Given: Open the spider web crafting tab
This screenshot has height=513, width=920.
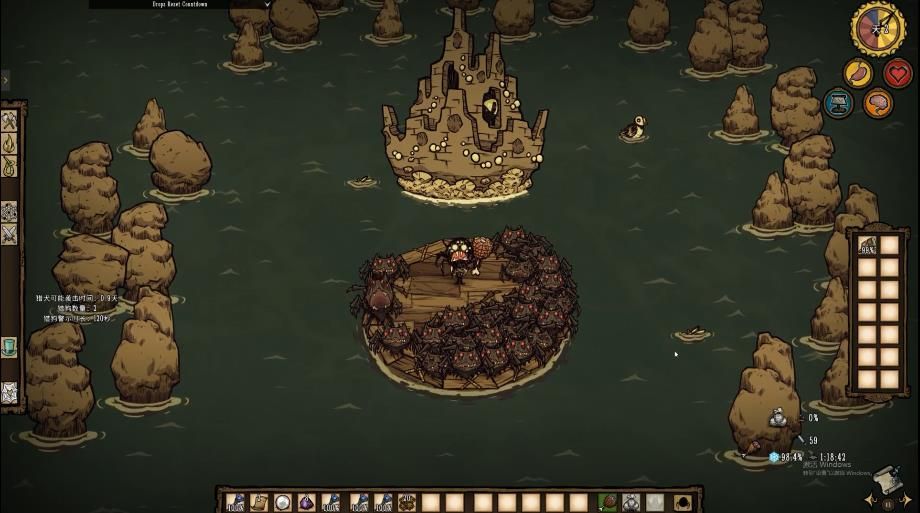Looking at the screenshot, I should [9, 391].
